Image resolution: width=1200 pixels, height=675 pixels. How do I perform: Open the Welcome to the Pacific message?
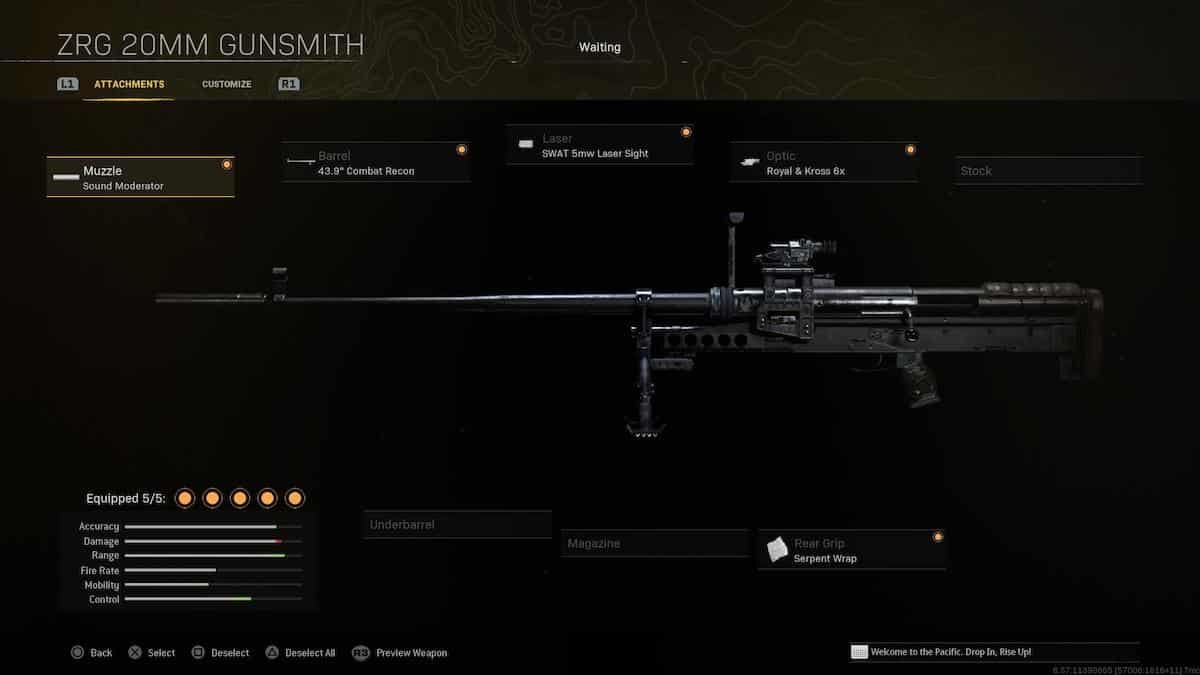(x=993, y=652)
